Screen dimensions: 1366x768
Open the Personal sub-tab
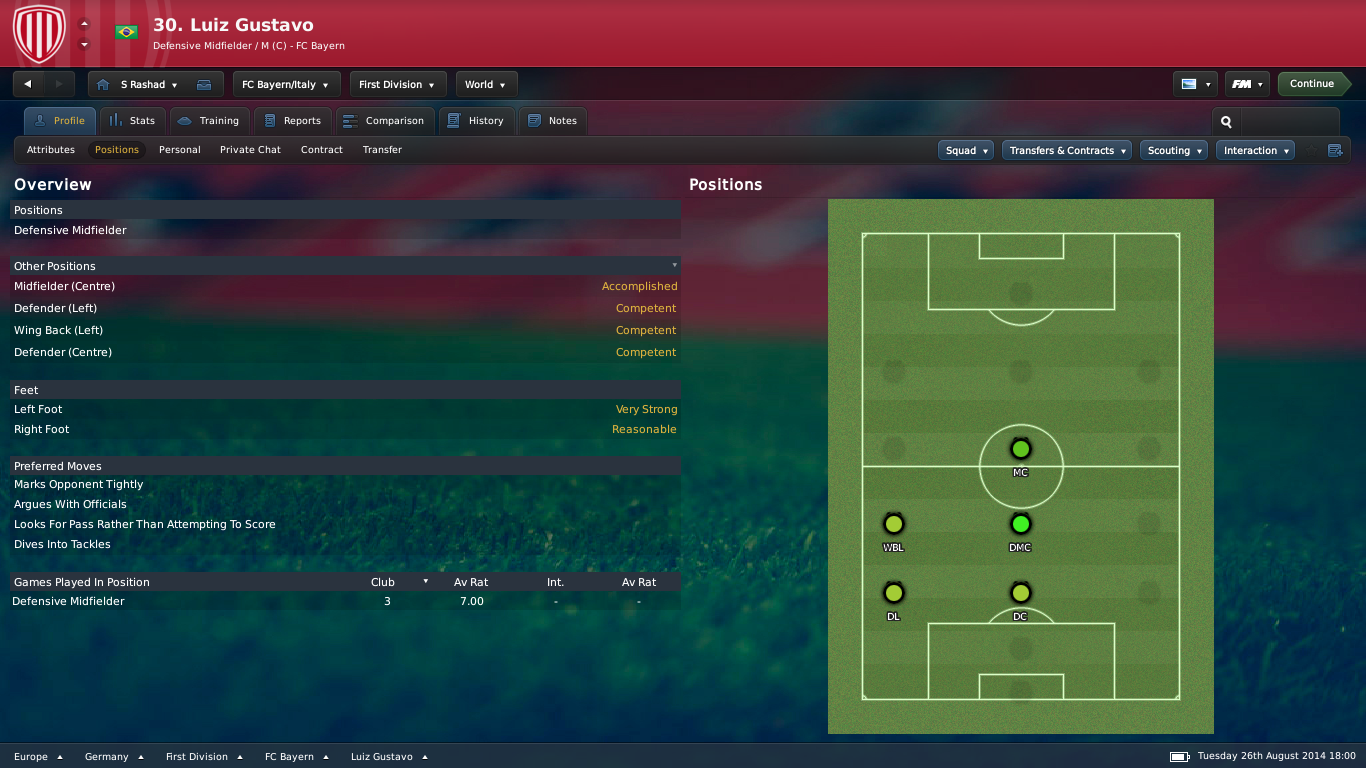[180, 150]
